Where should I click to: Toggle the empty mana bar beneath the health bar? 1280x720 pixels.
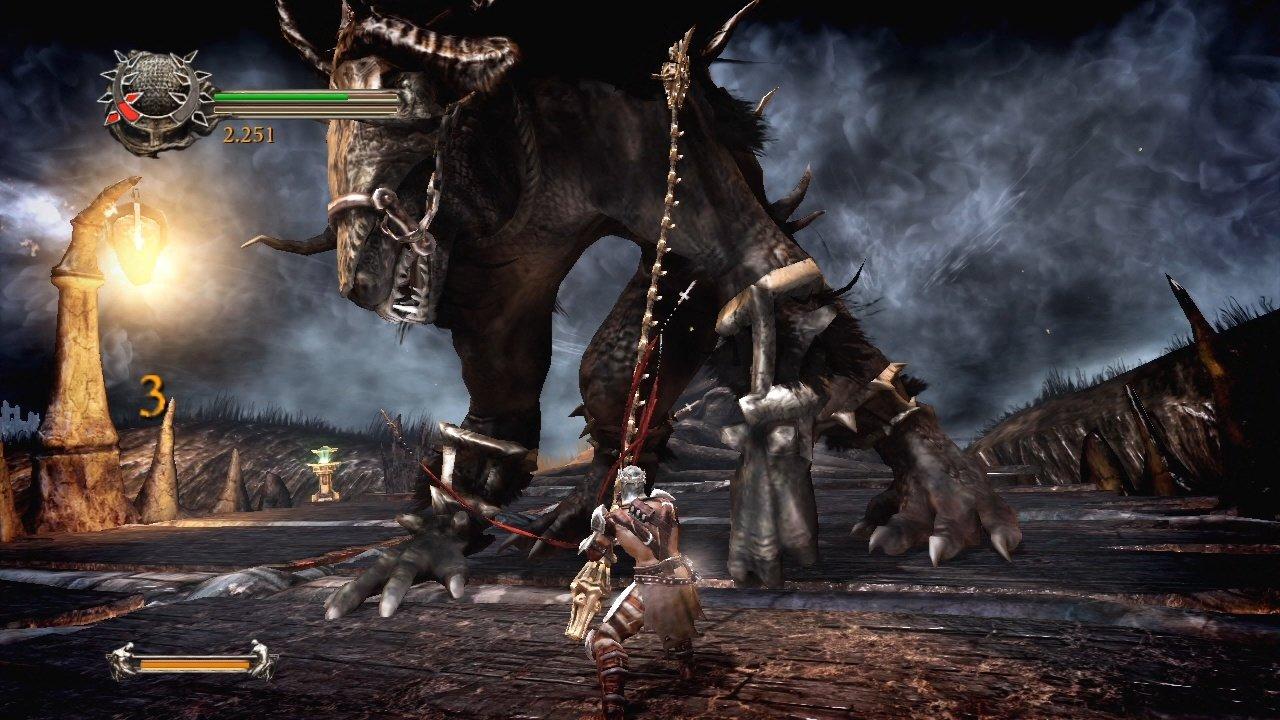pos(305,108)
